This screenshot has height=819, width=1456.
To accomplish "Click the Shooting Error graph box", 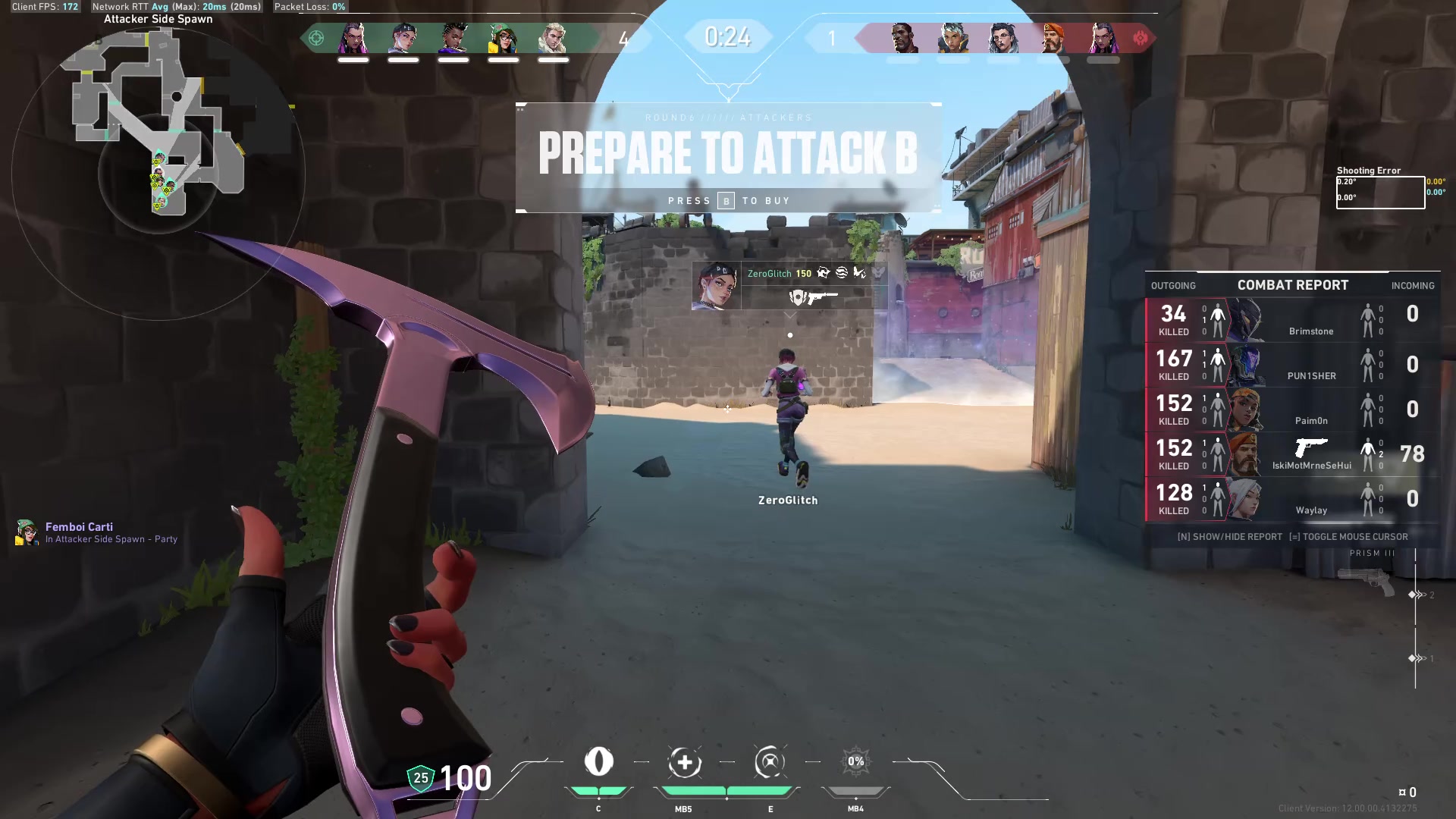I will (1379, 193).
